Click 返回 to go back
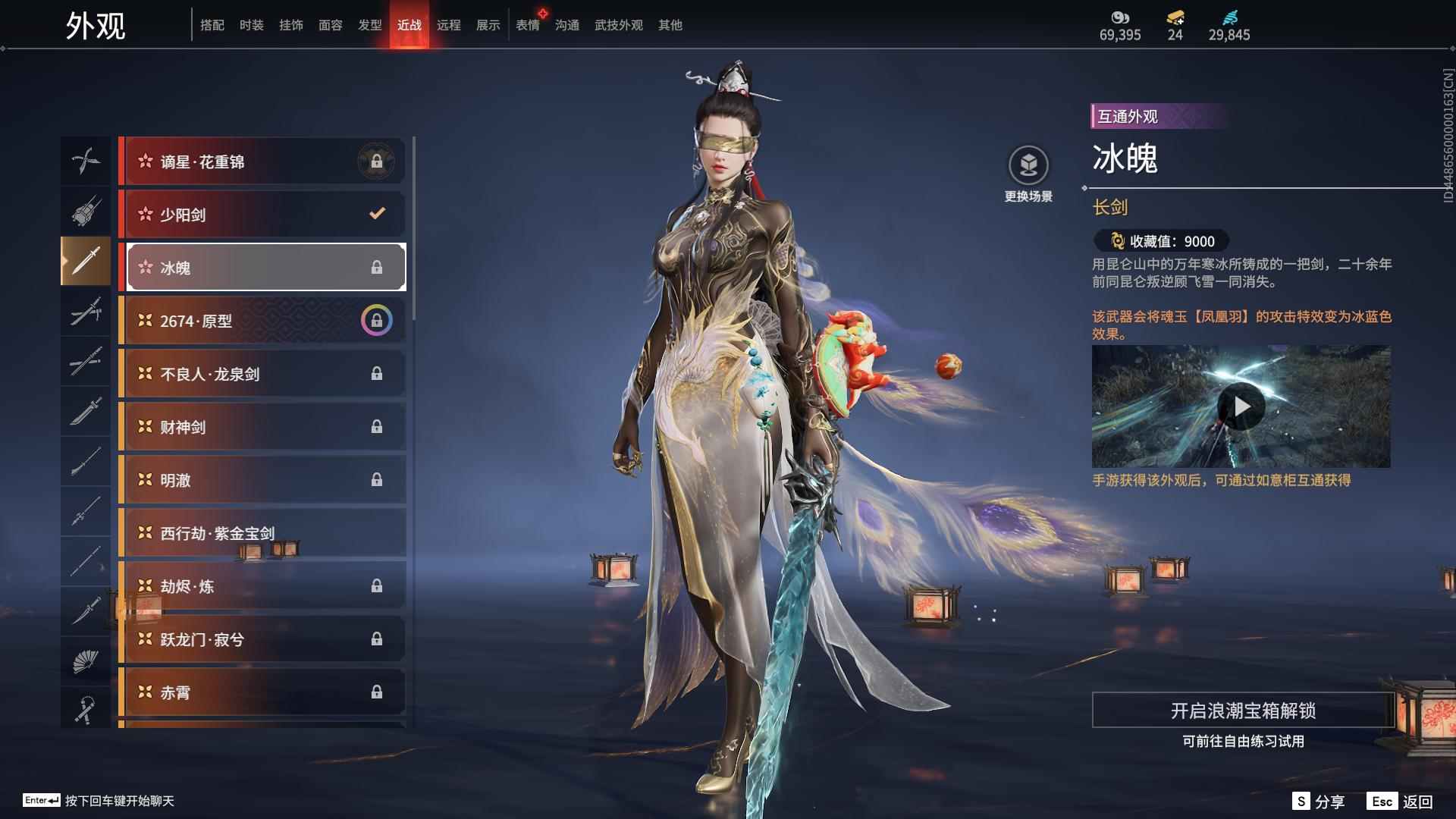Image resolution: width=1456 pixels, height=819 pixels. click(1401, 802)
